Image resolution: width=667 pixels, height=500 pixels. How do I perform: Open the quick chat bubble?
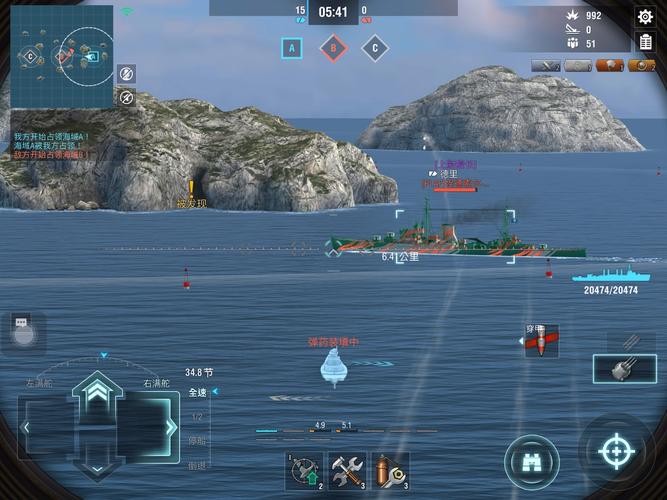[22, 327]
